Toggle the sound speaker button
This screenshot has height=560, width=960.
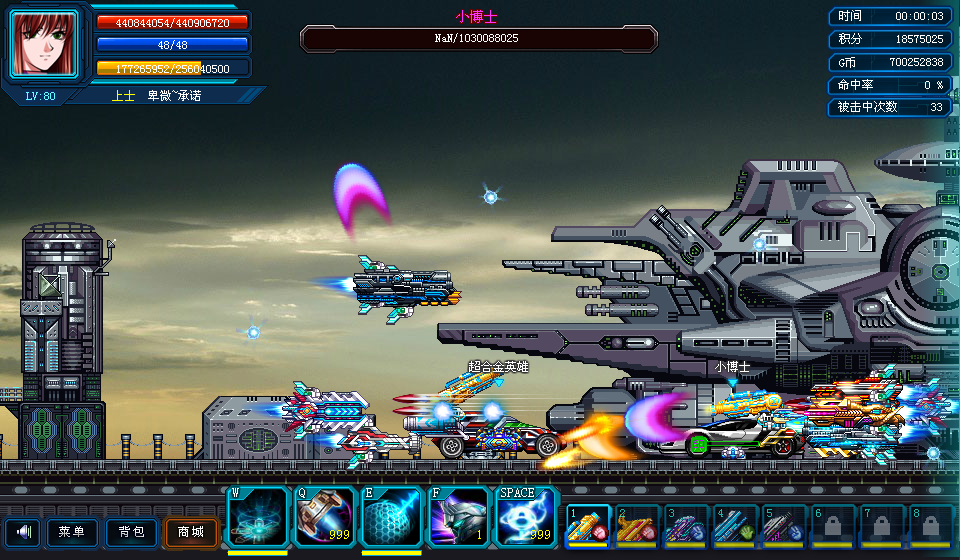pyautogui.click(x=22, y=532)
